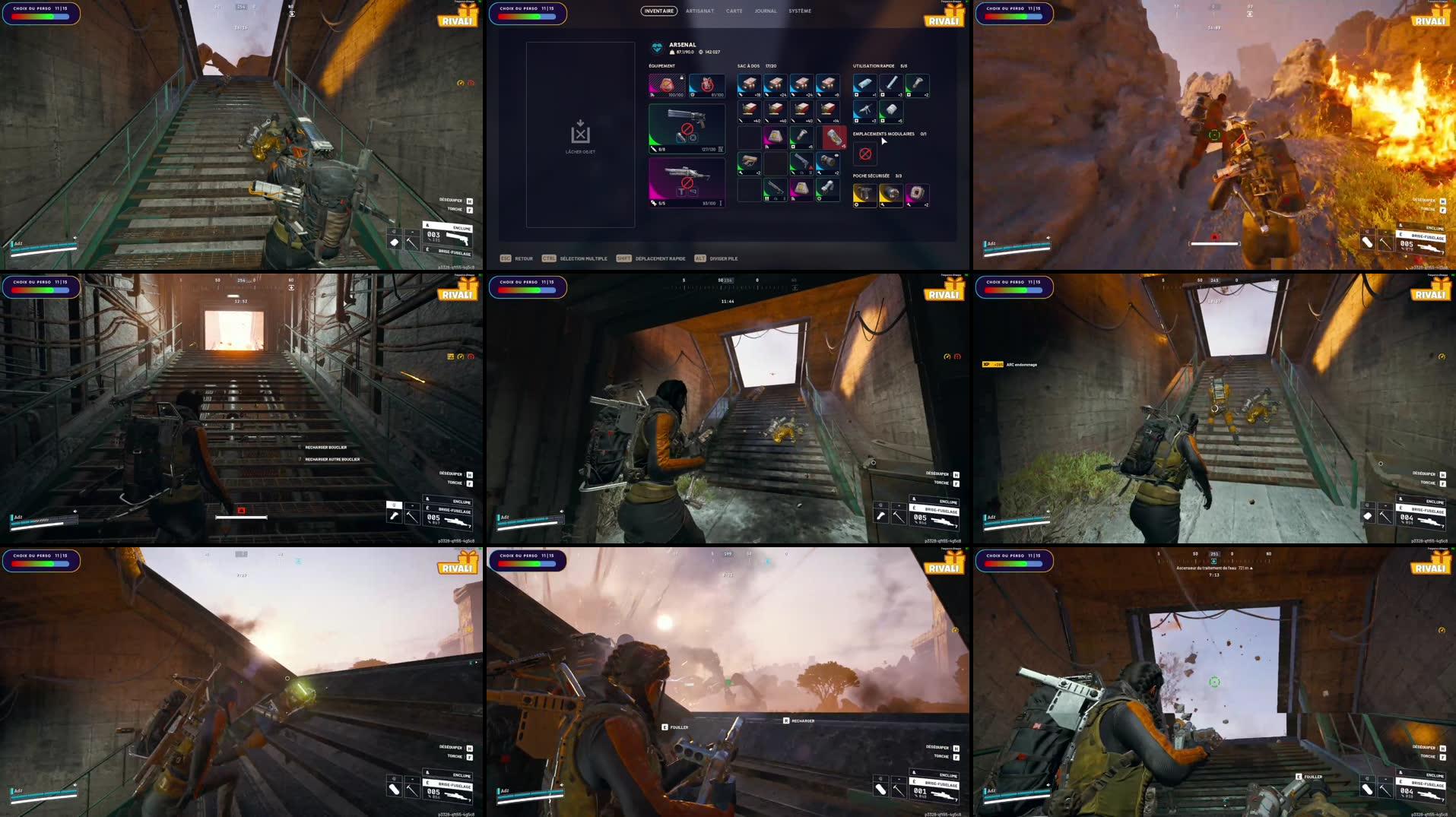Select the shotgun item in the Sac à Dos grid
The width and height of the screenshot is (1456, 817).
tap(774, 188)
